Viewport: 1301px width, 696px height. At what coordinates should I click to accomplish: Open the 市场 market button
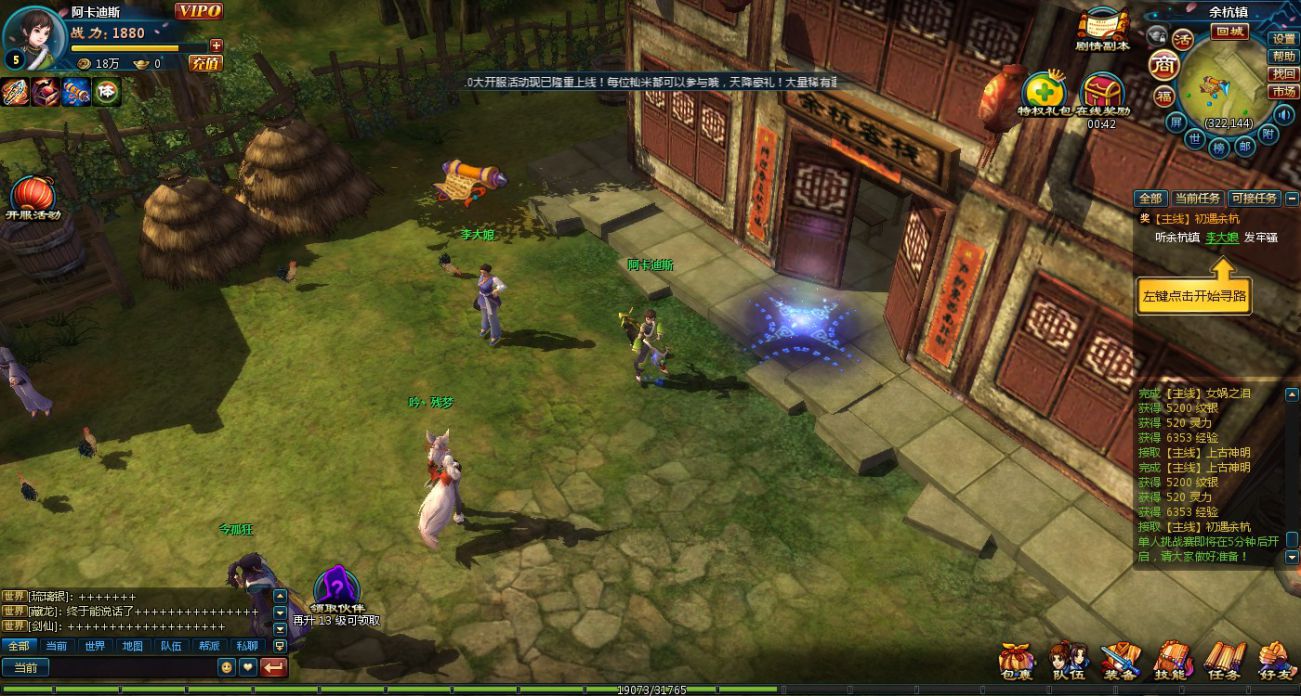[1284, 92]
